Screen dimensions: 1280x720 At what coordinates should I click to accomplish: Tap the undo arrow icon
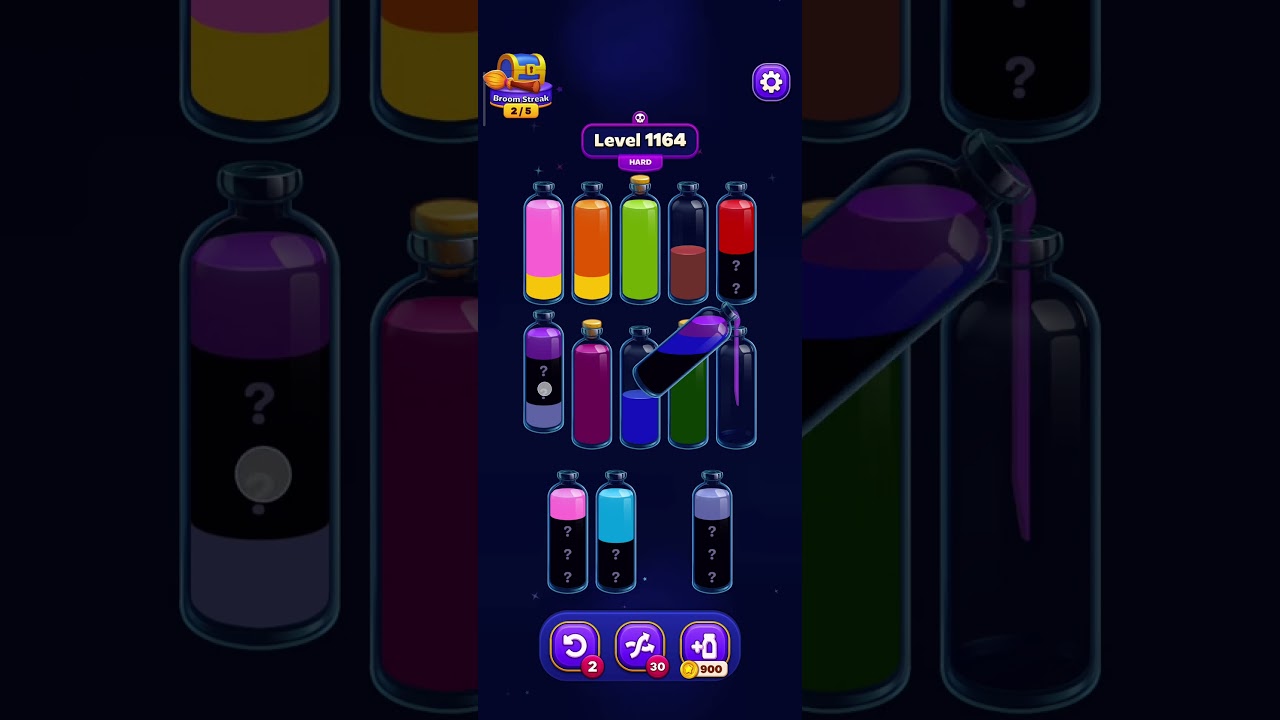[x=576, y=645]
